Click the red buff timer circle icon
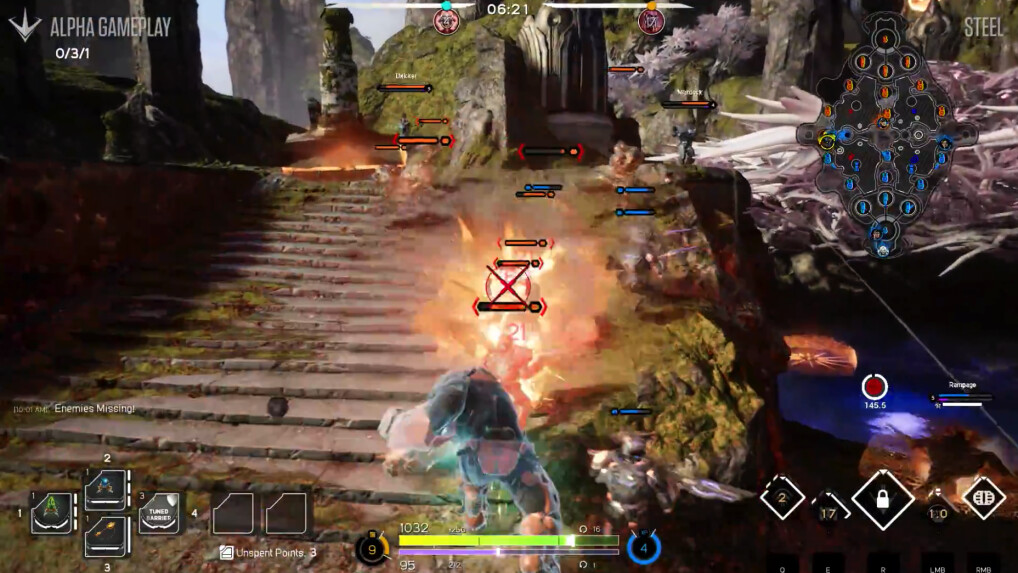Screen dimensions: 1018x573 pyautogui.click(x=875, y=386)
